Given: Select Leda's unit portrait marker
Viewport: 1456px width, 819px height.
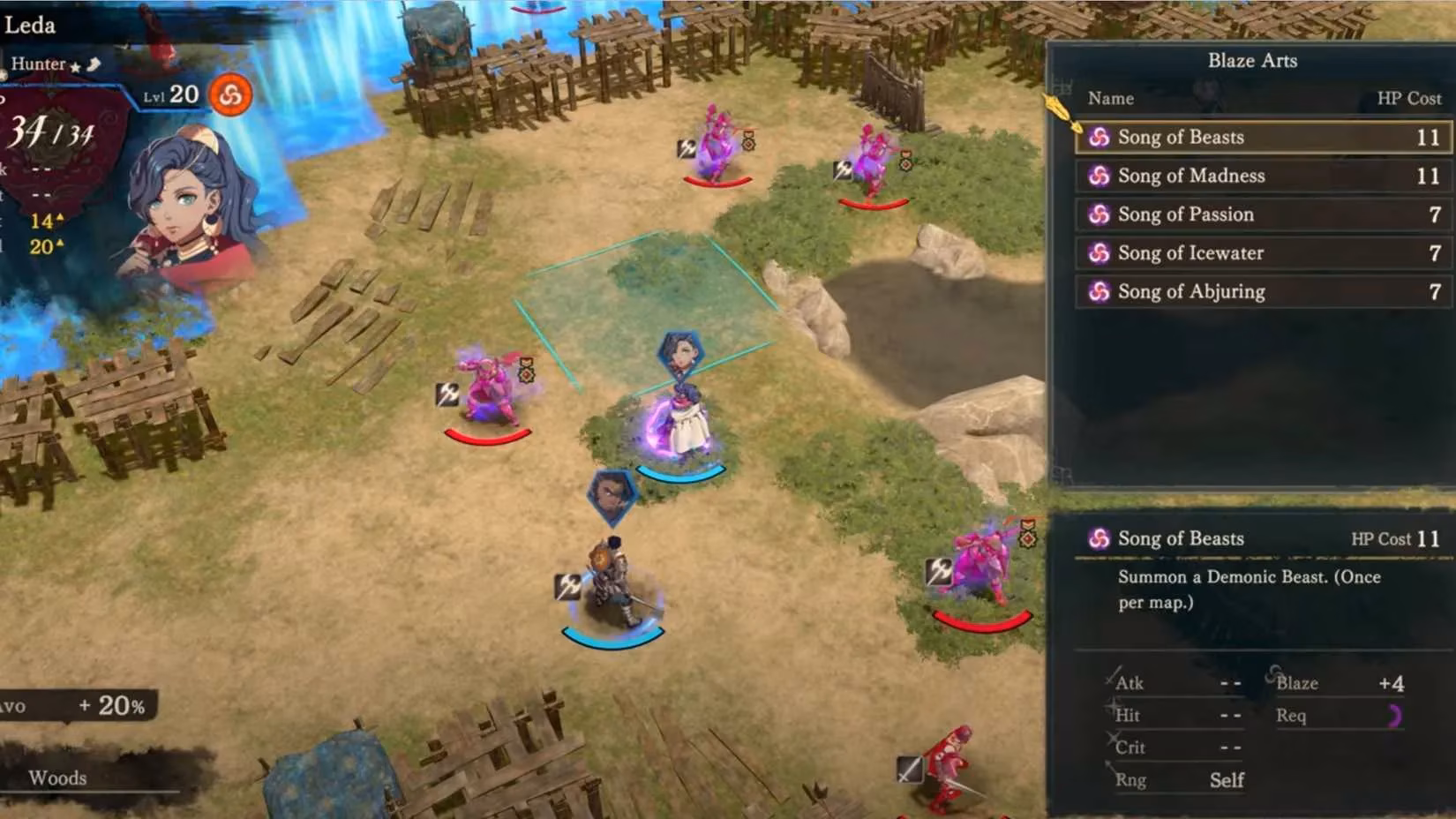Looking at the screenshot, I should pos(680,354).
